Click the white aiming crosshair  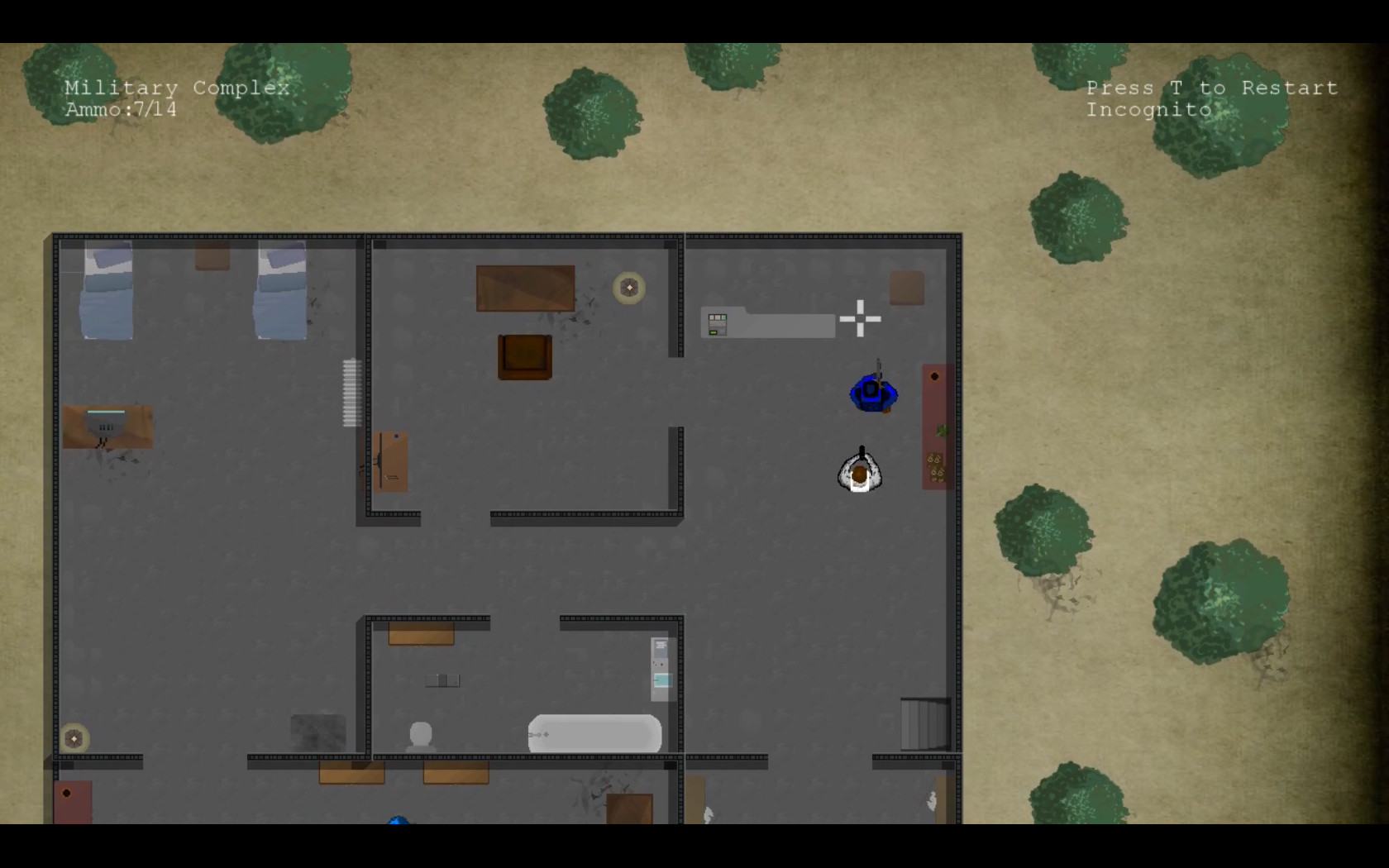coord(860,318)
